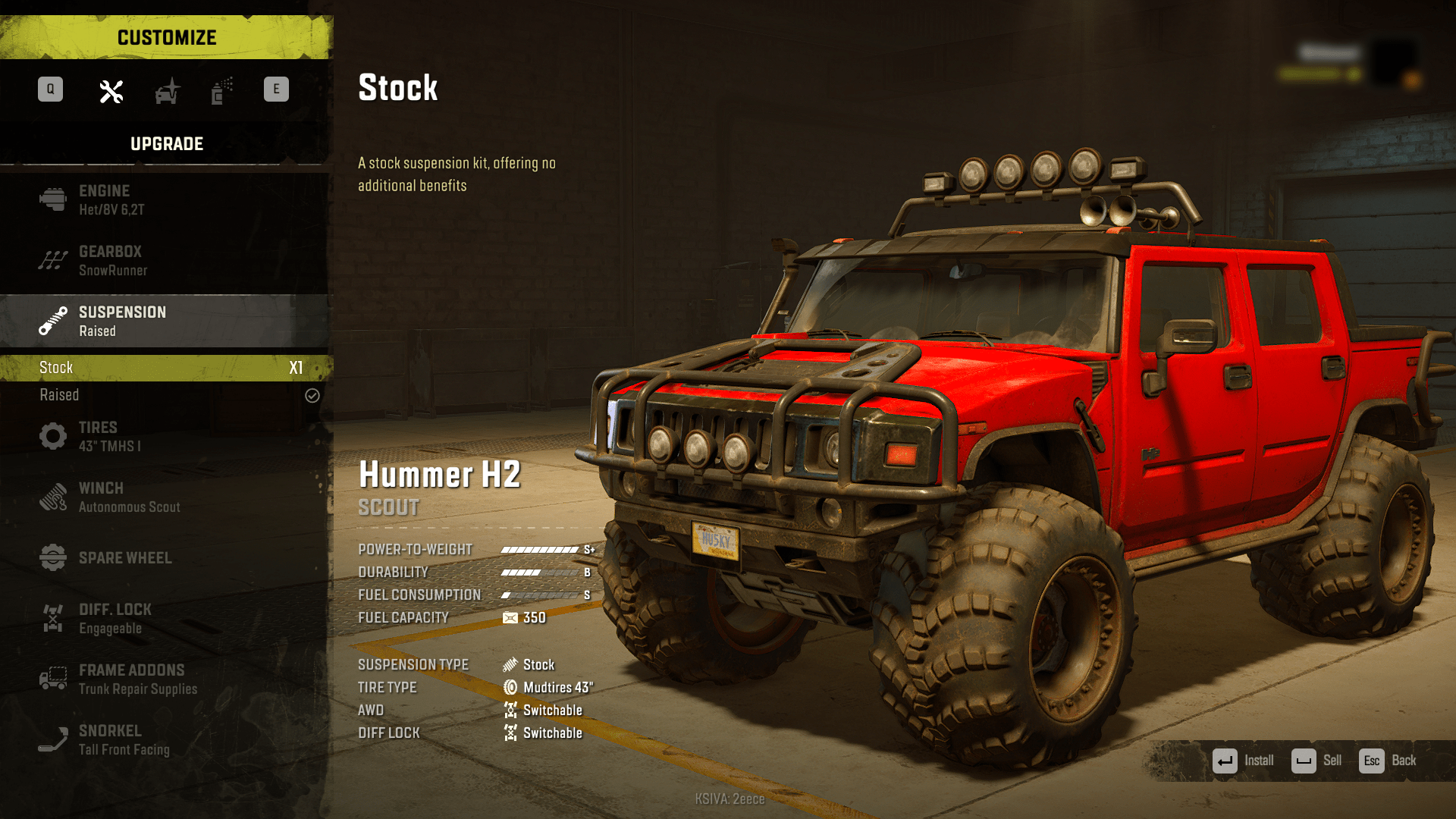1456x819 pixels.
Task: Collapse the Suspension category
Action: [165, 322]
